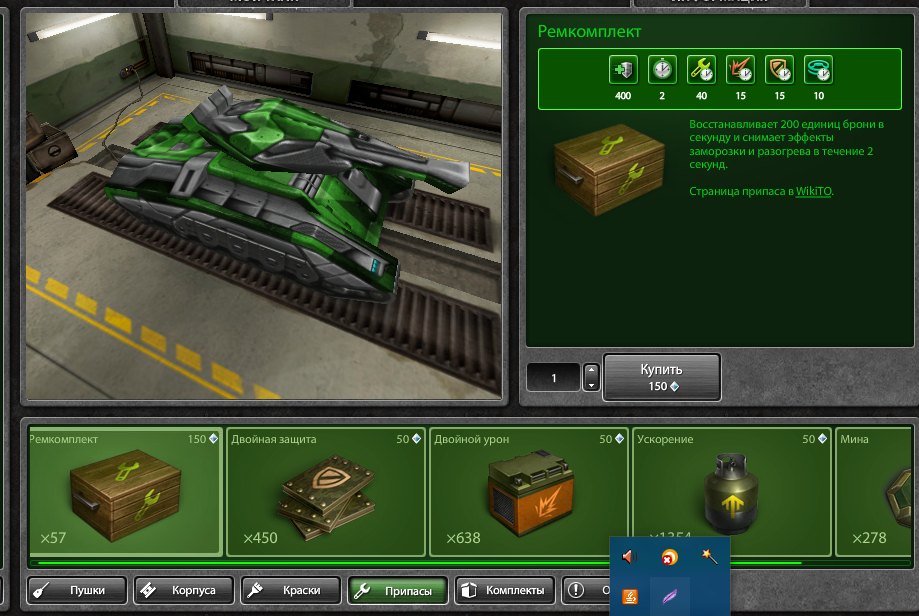Click the purchase quantity field
The height and width of the screenshot is (616, 919).
pyautogui.click(x=554, y=378)
